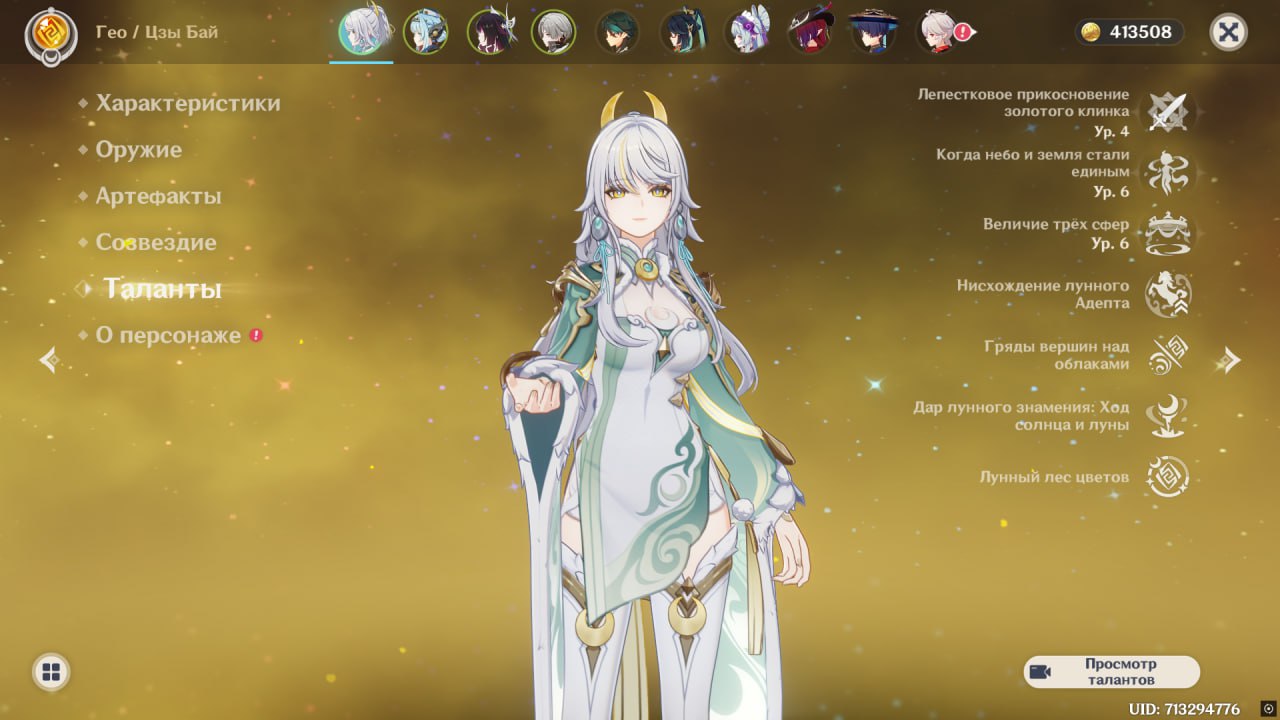Open the Характеристики section
The width and height of the screenshot is (1280, 720).
(188, 103)
